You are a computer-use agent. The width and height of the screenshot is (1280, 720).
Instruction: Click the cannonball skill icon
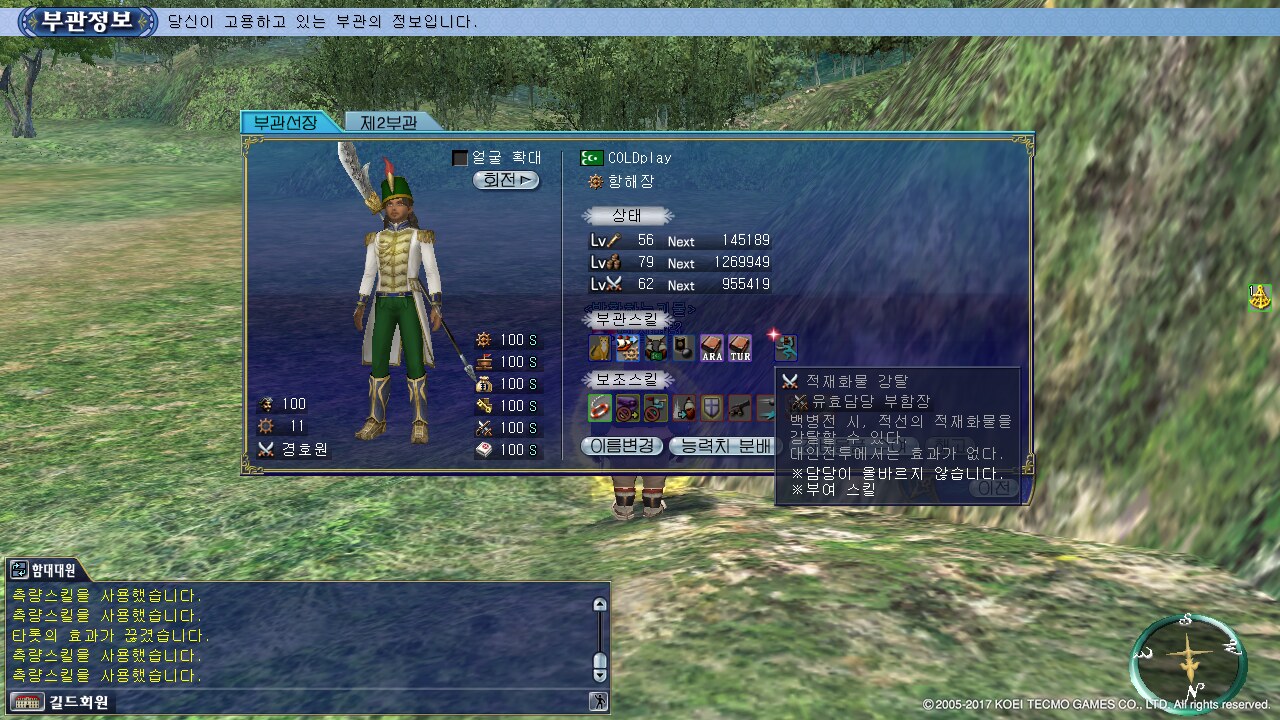(x=684, y=348)
